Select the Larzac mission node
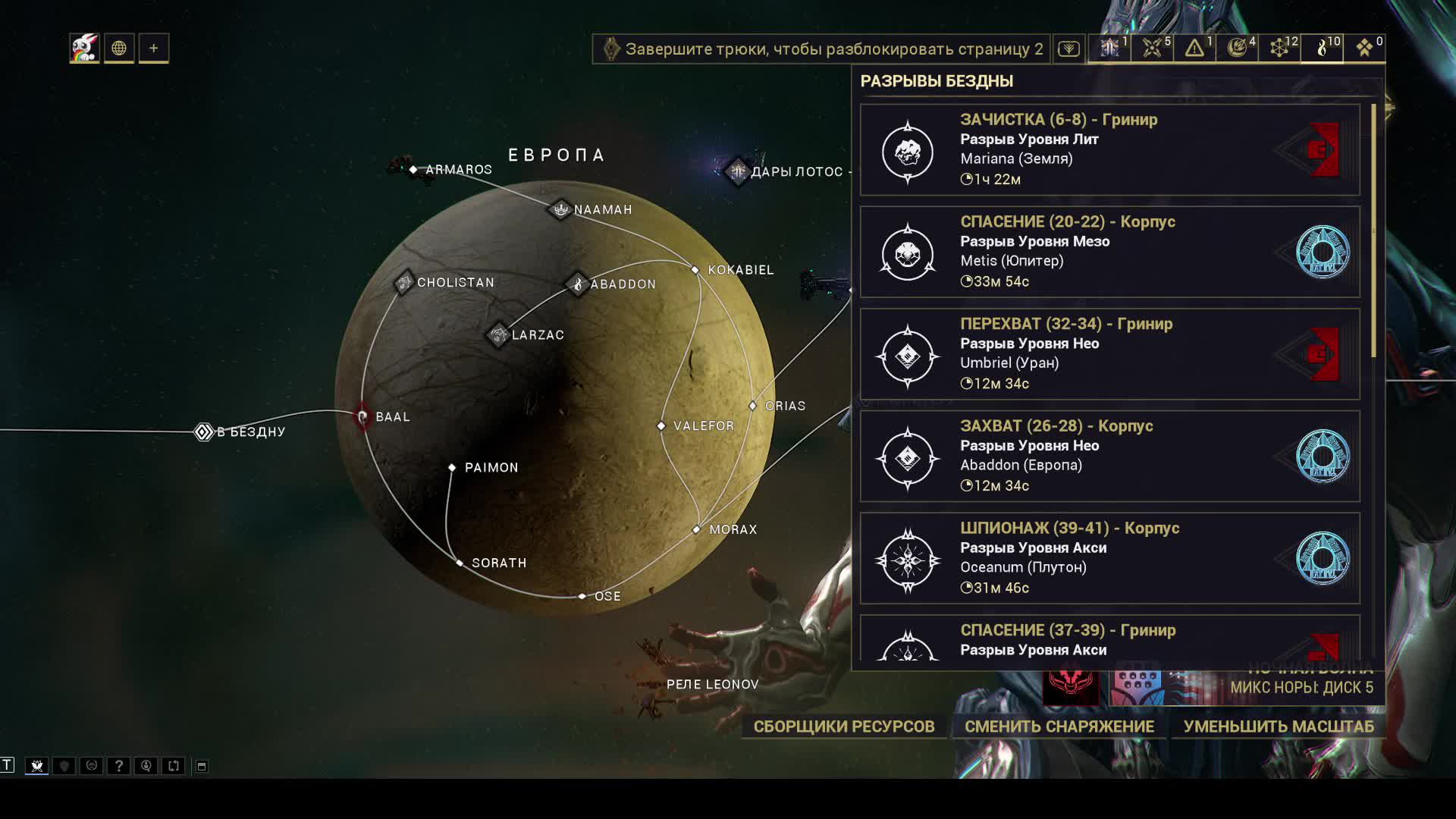 pos(498,334)
